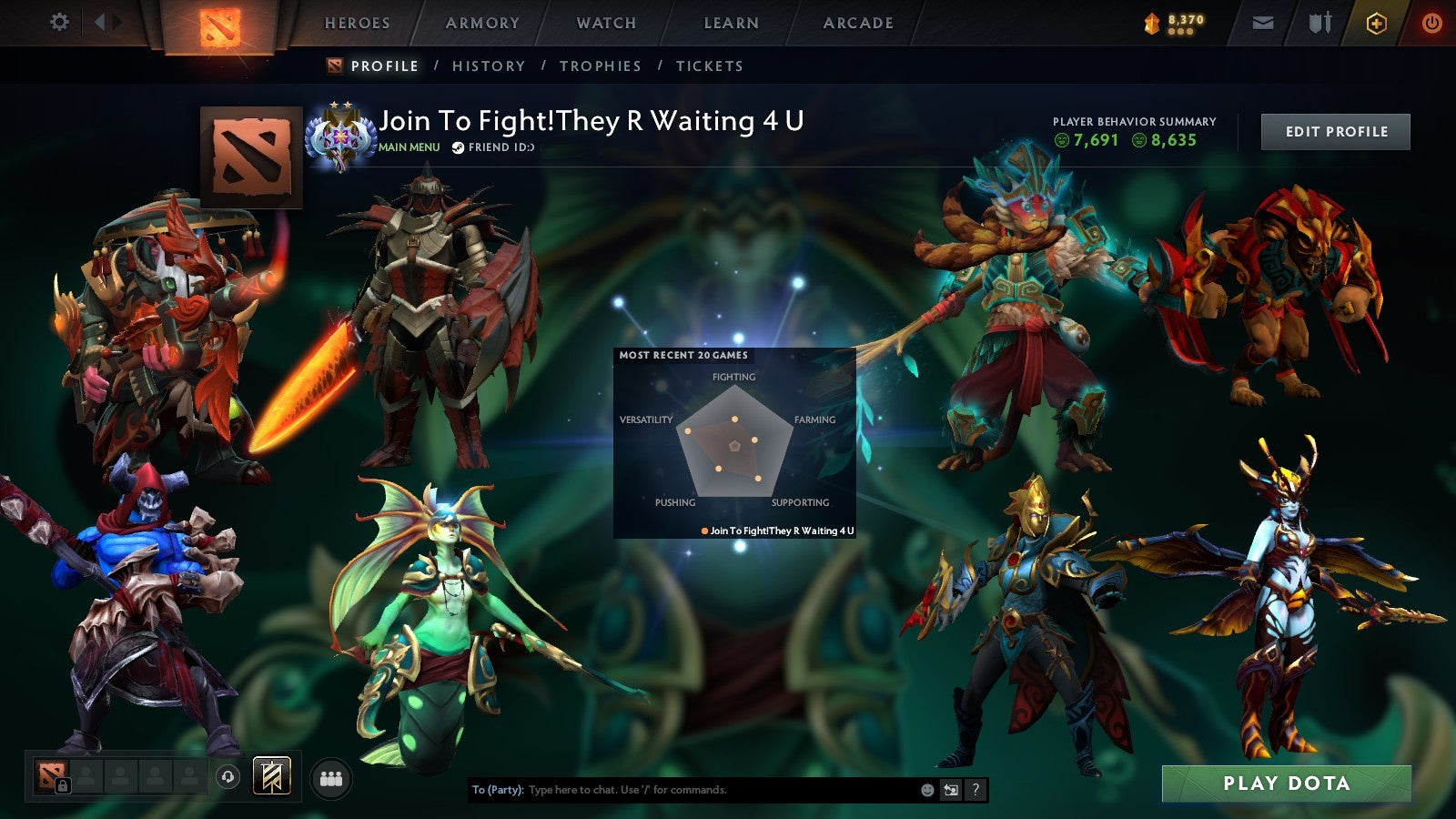Open the mail/notifications inbox icon
Screen dimensions: 1456x819
pos(1262,22)
